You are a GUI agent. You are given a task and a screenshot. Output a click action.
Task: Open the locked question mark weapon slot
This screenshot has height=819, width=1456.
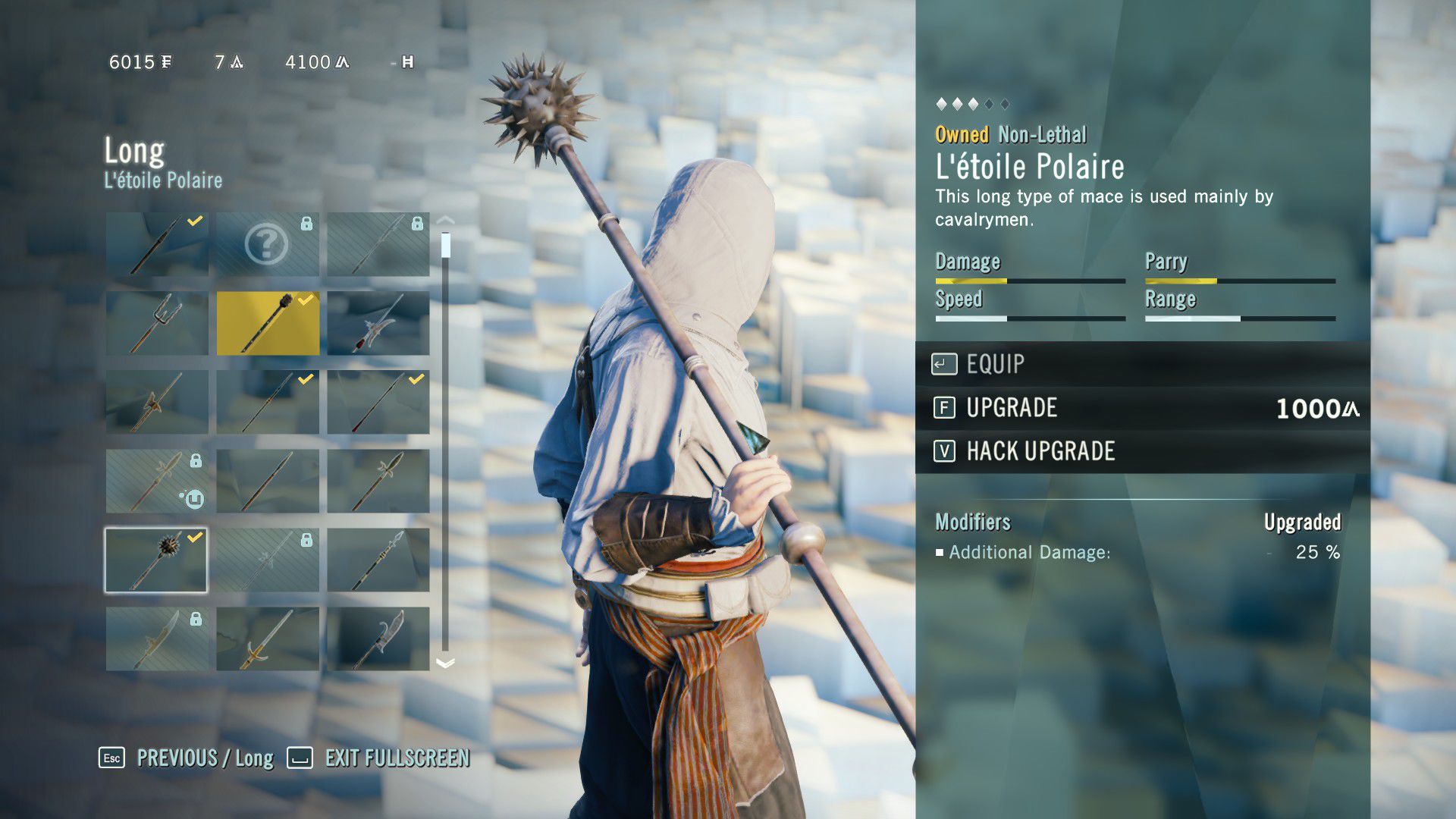coord(268,244)
